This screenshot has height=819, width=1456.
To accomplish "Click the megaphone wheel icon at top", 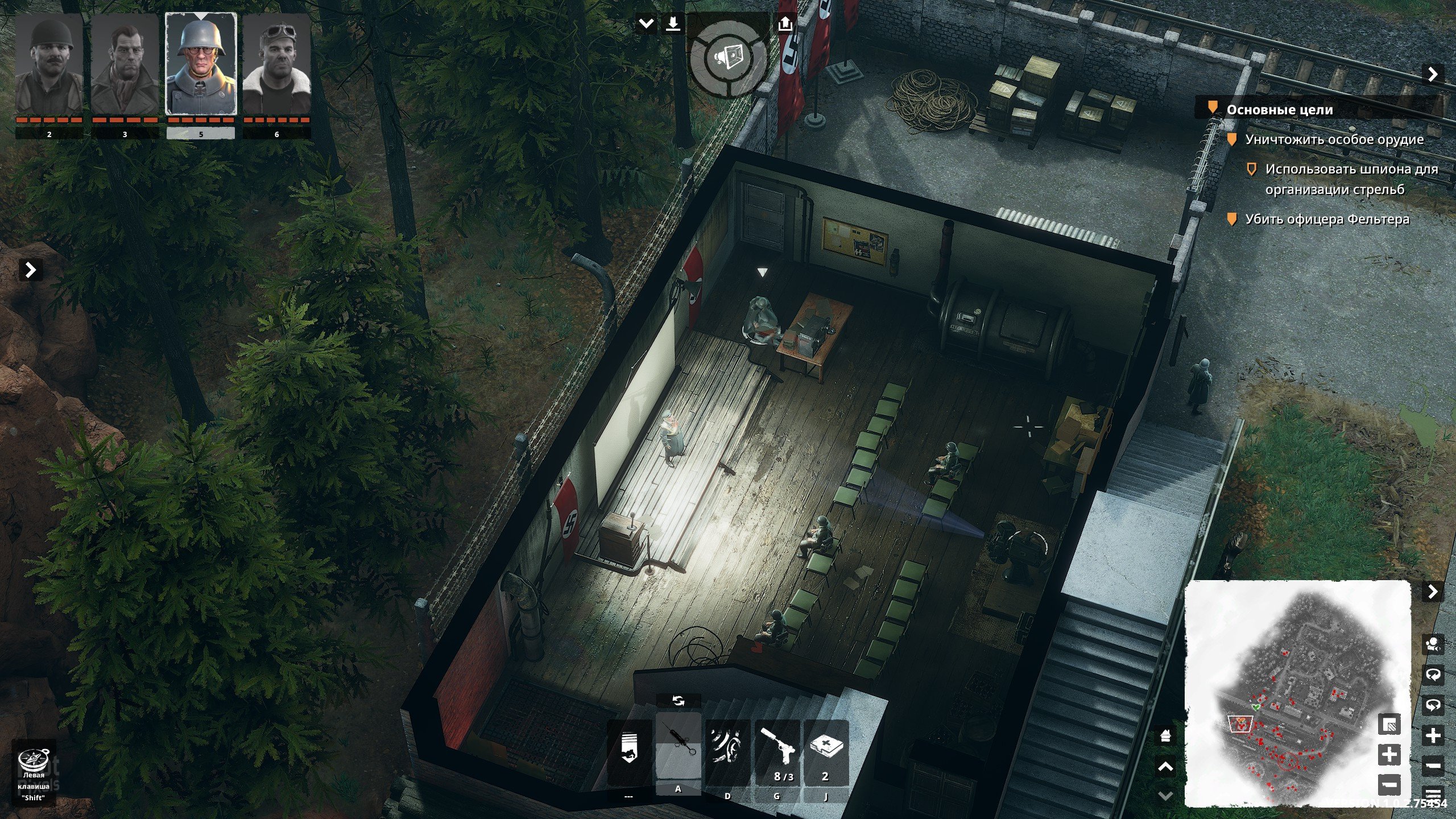I will coord(728,57).
